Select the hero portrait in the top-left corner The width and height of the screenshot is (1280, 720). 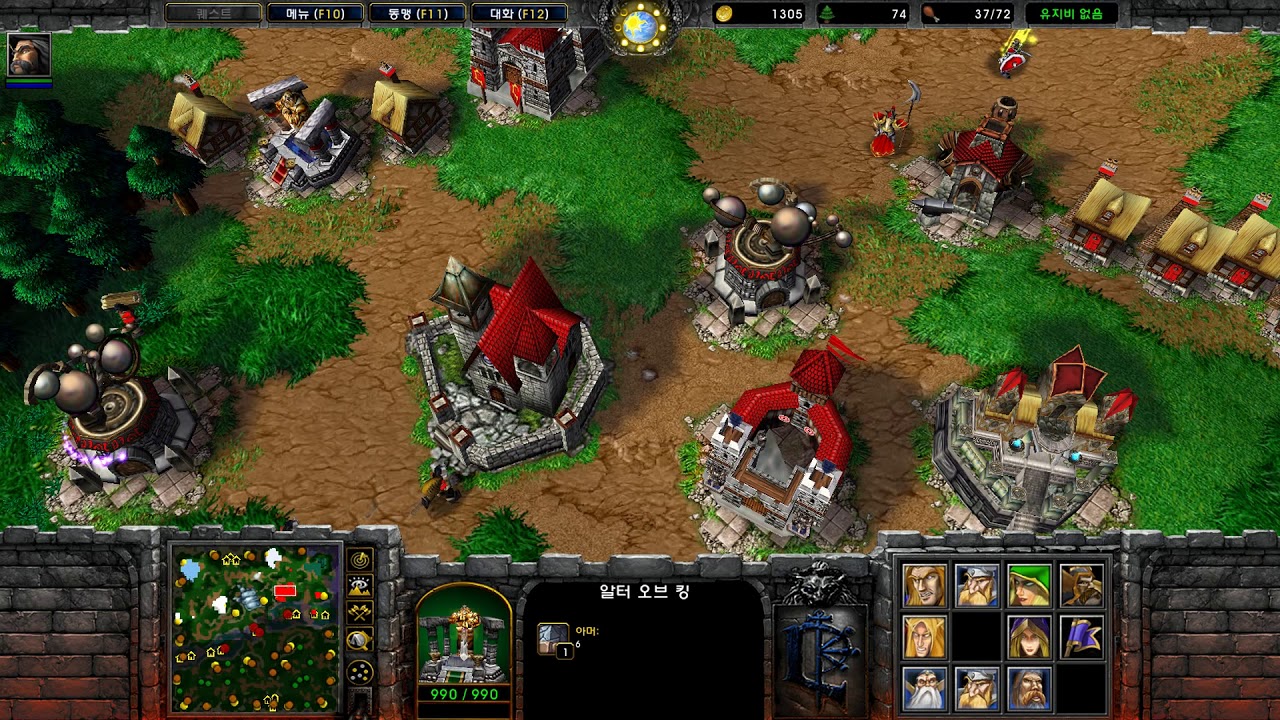[x=28, y=55]
